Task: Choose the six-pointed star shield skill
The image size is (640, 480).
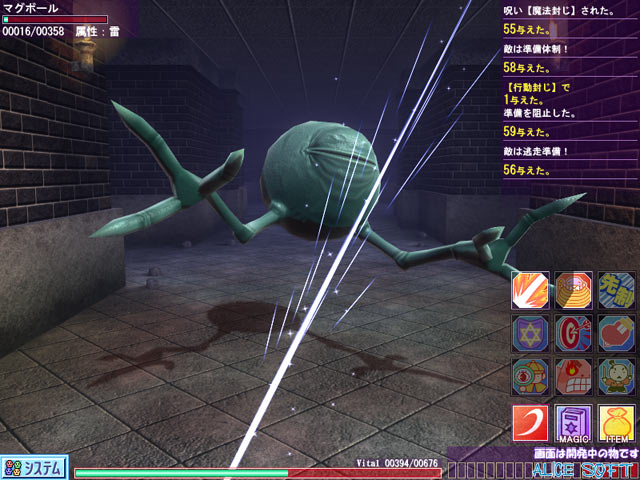Action: tap(530, 333)
